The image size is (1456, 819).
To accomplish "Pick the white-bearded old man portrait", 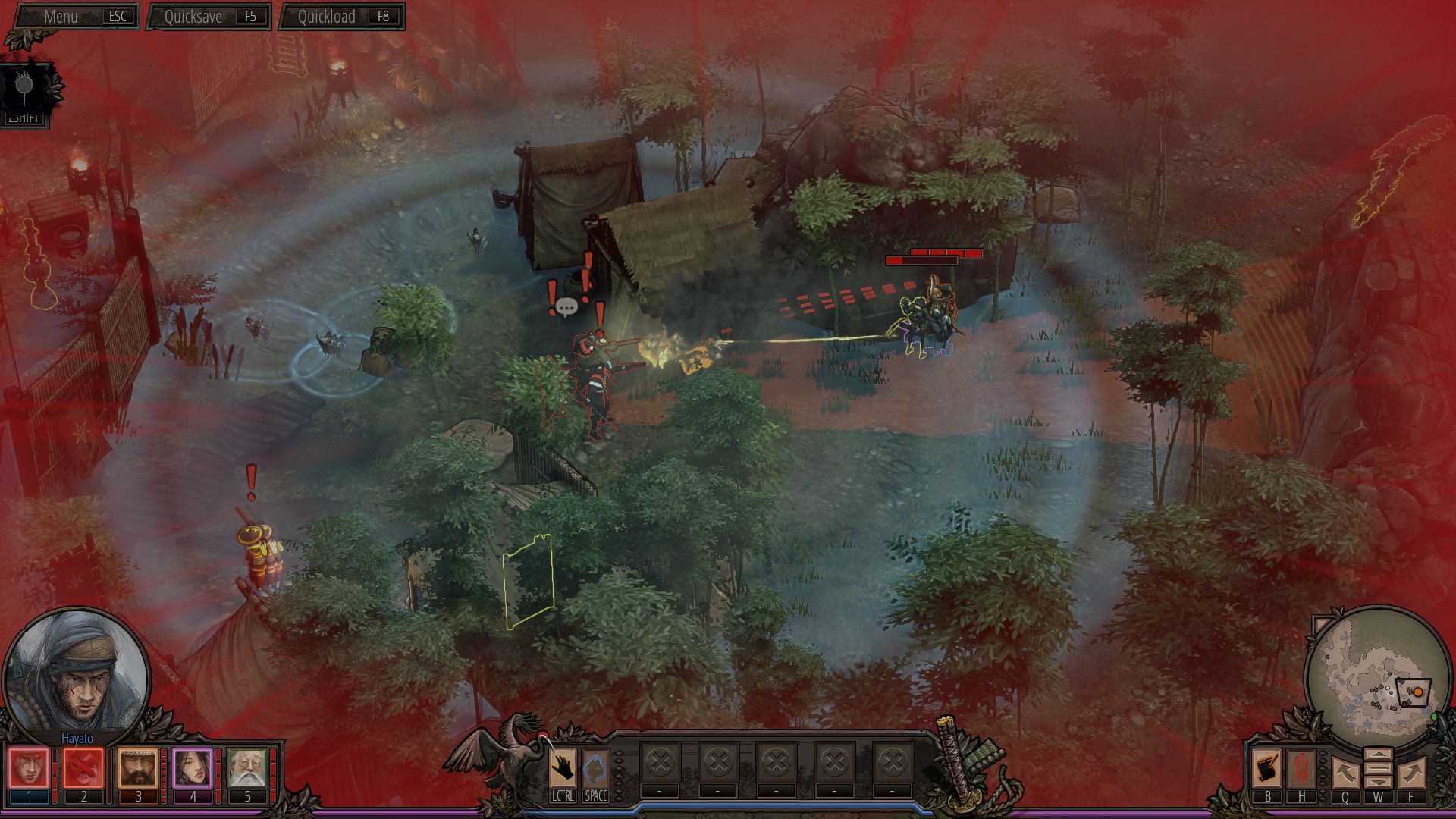I will [247, 769].
